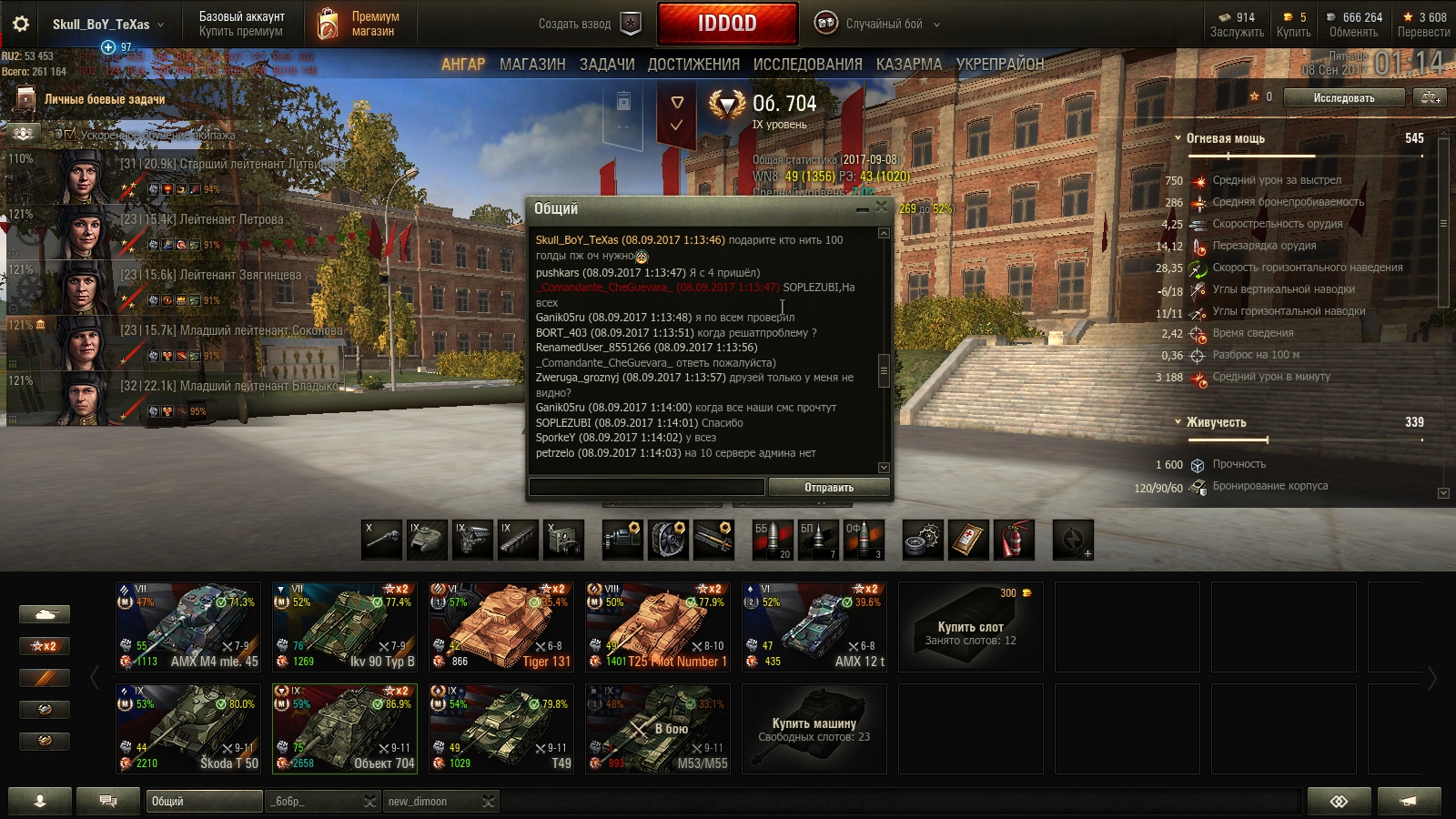Open the КАЗАРМА barracks tab
The image size is (1456, 819).
[909, 65]
